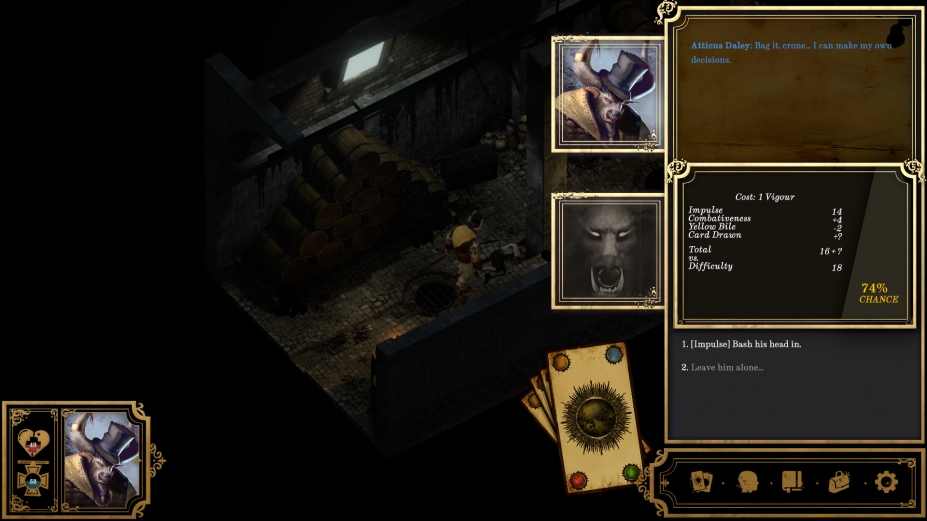
Task: Open the inventory bag icon
Action: tap(840, 482)
